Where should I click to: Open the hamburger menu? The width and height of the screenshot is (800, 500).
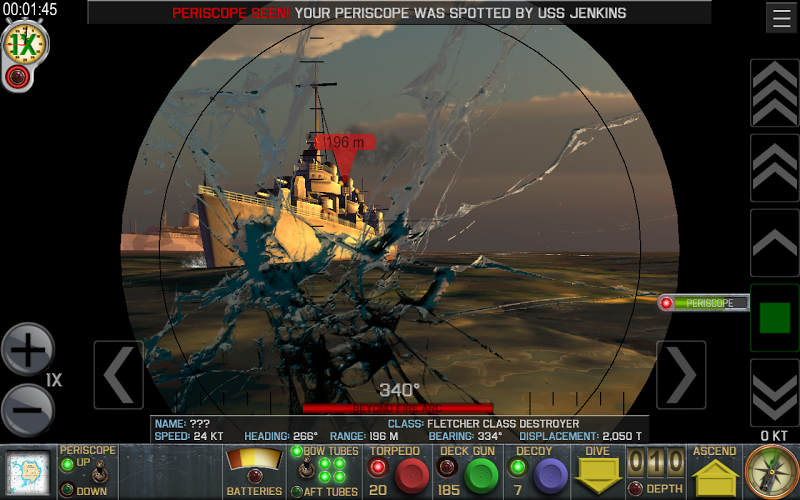click(780, 18)
